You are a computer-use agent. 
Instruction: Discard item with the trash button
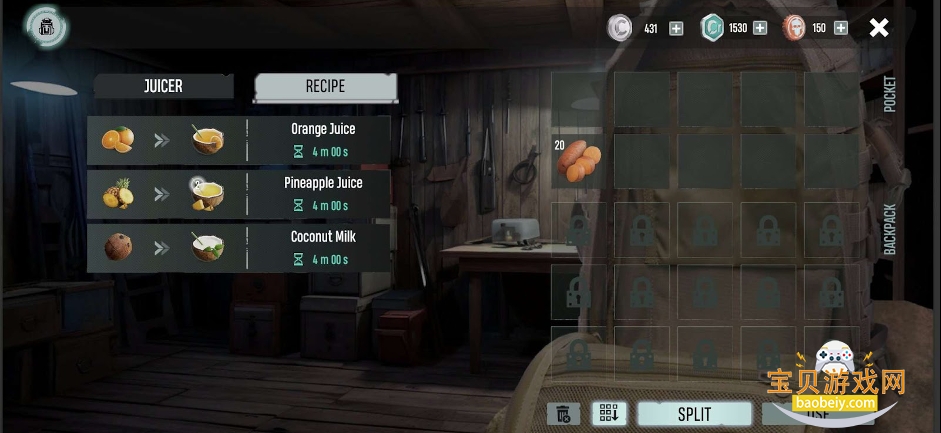click(x=563, y=414)
